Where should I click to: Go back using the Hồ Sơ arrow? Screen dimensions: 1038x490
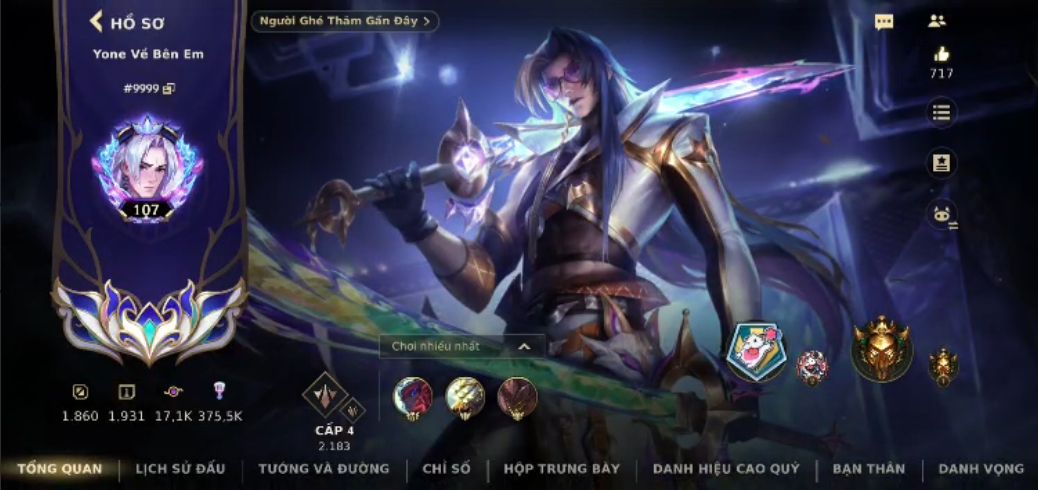(x=97, y=21)
